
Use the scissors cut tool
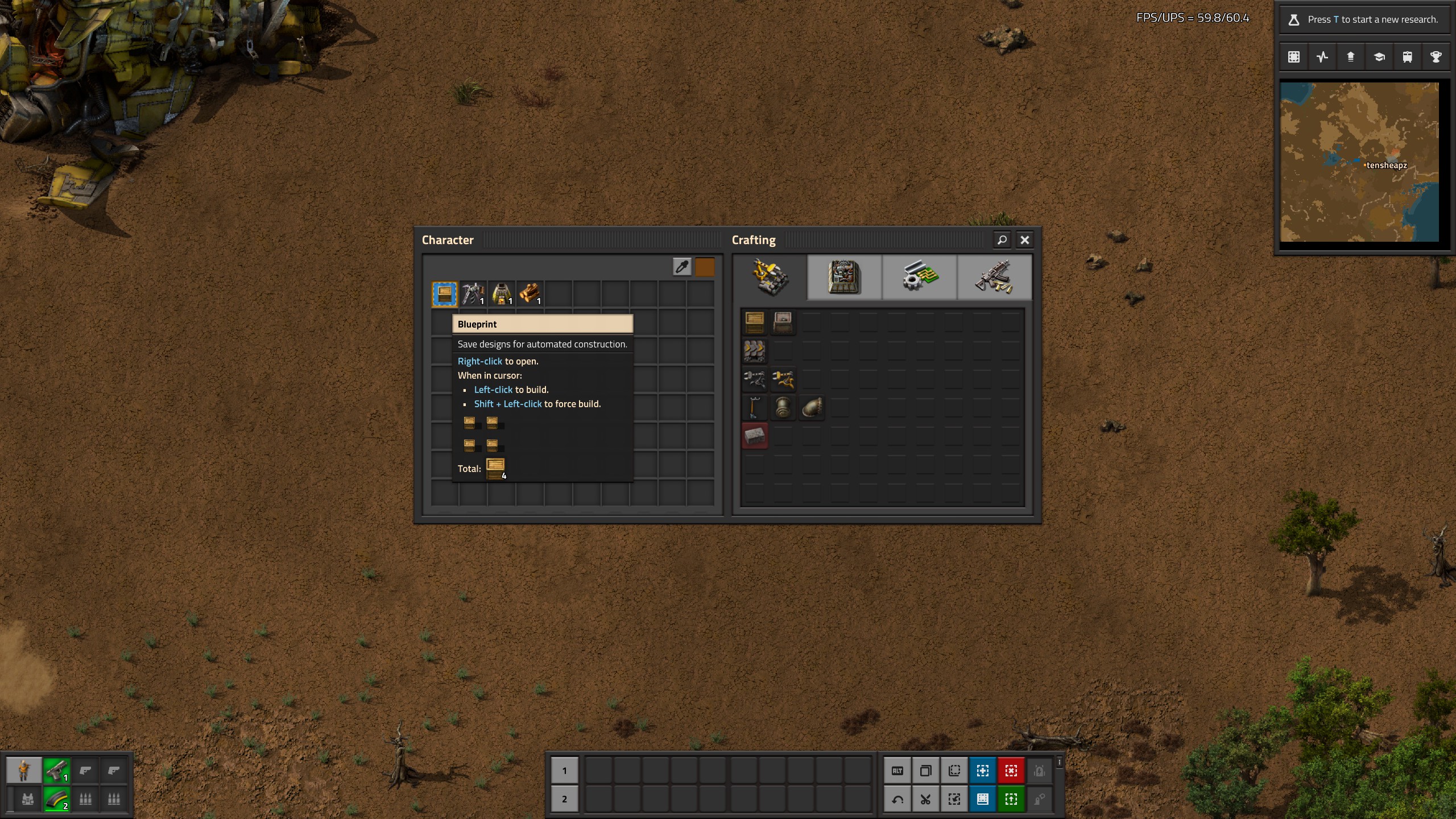click(926, 799)
